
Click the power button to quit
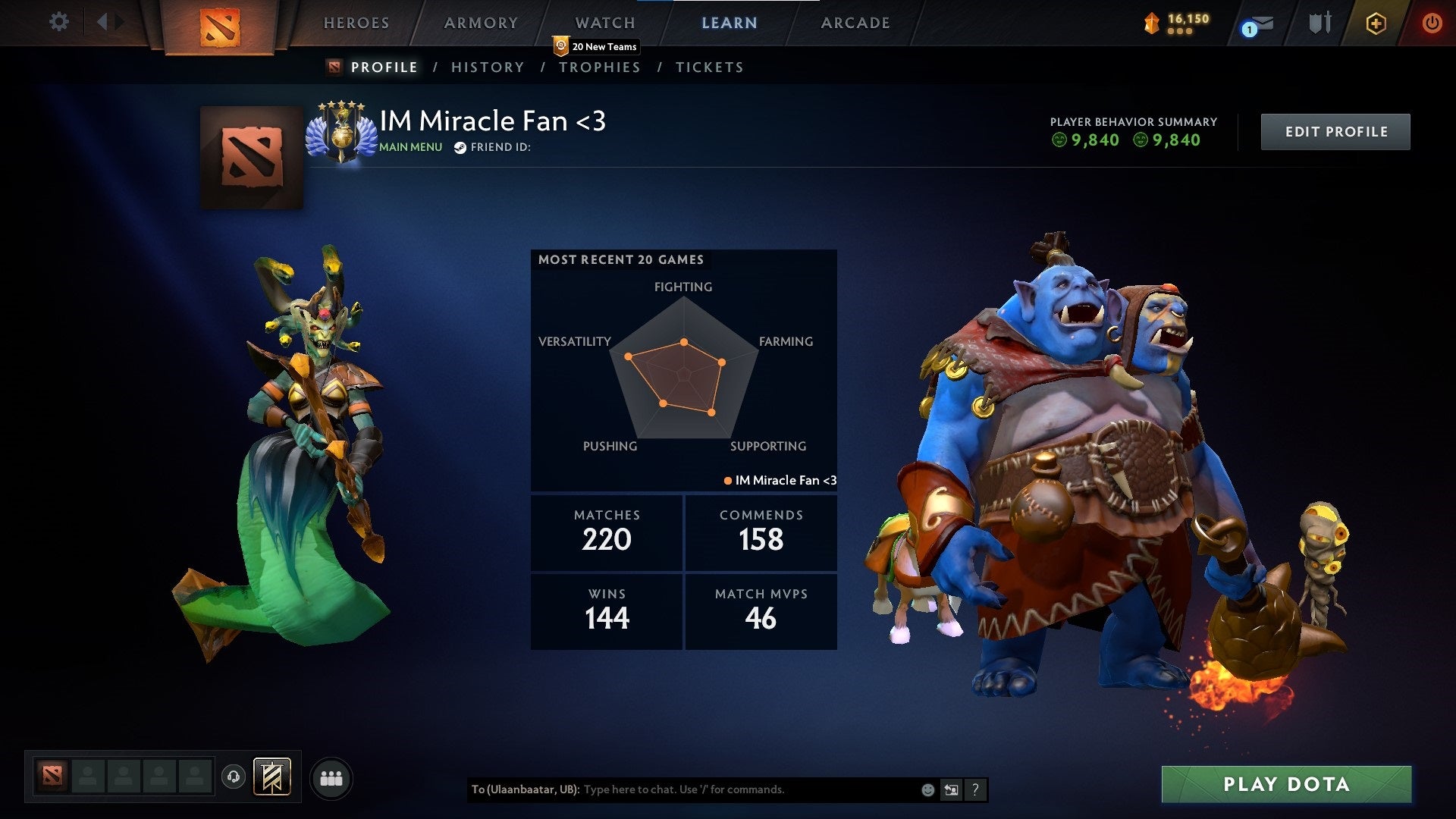point(1432,23)
